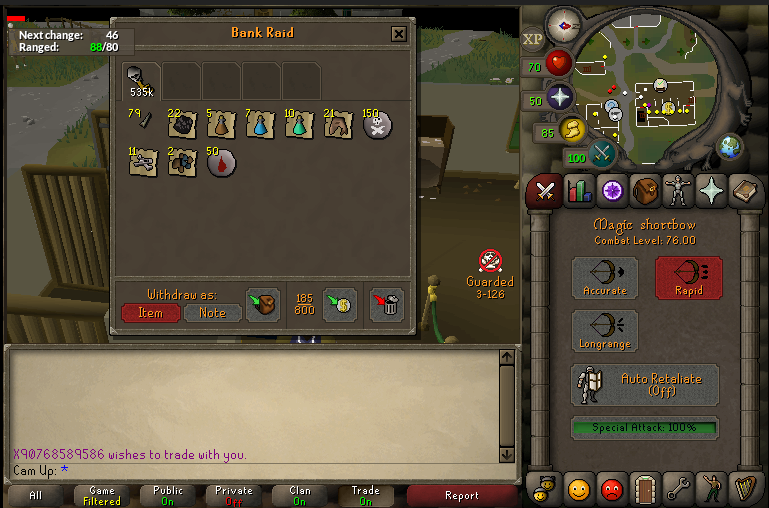Screen dimensions: 769x508
Task: Close the Bank Raid window
Action: 398,34
